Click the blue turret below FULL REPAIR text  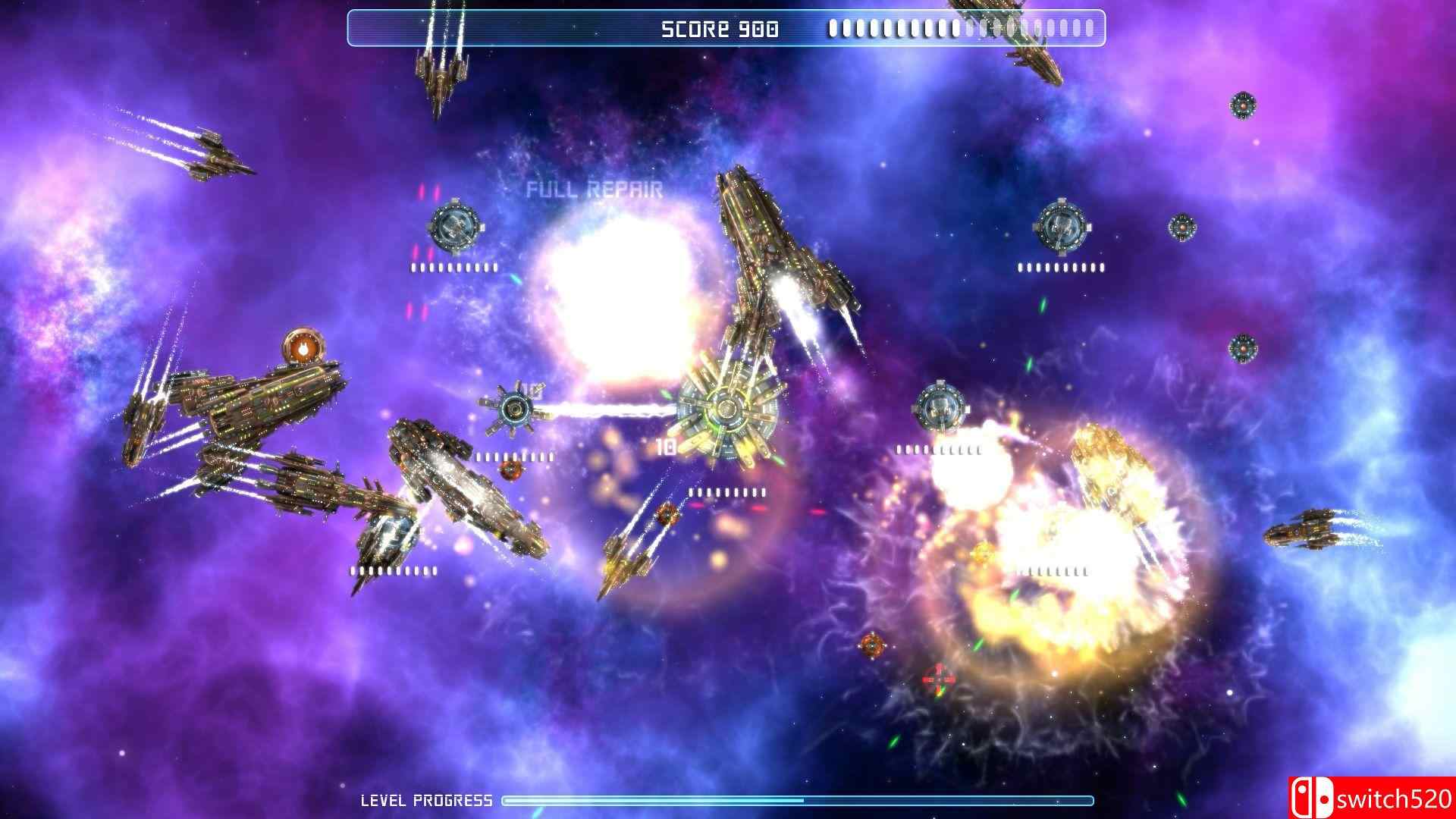[x=455, y=227]
